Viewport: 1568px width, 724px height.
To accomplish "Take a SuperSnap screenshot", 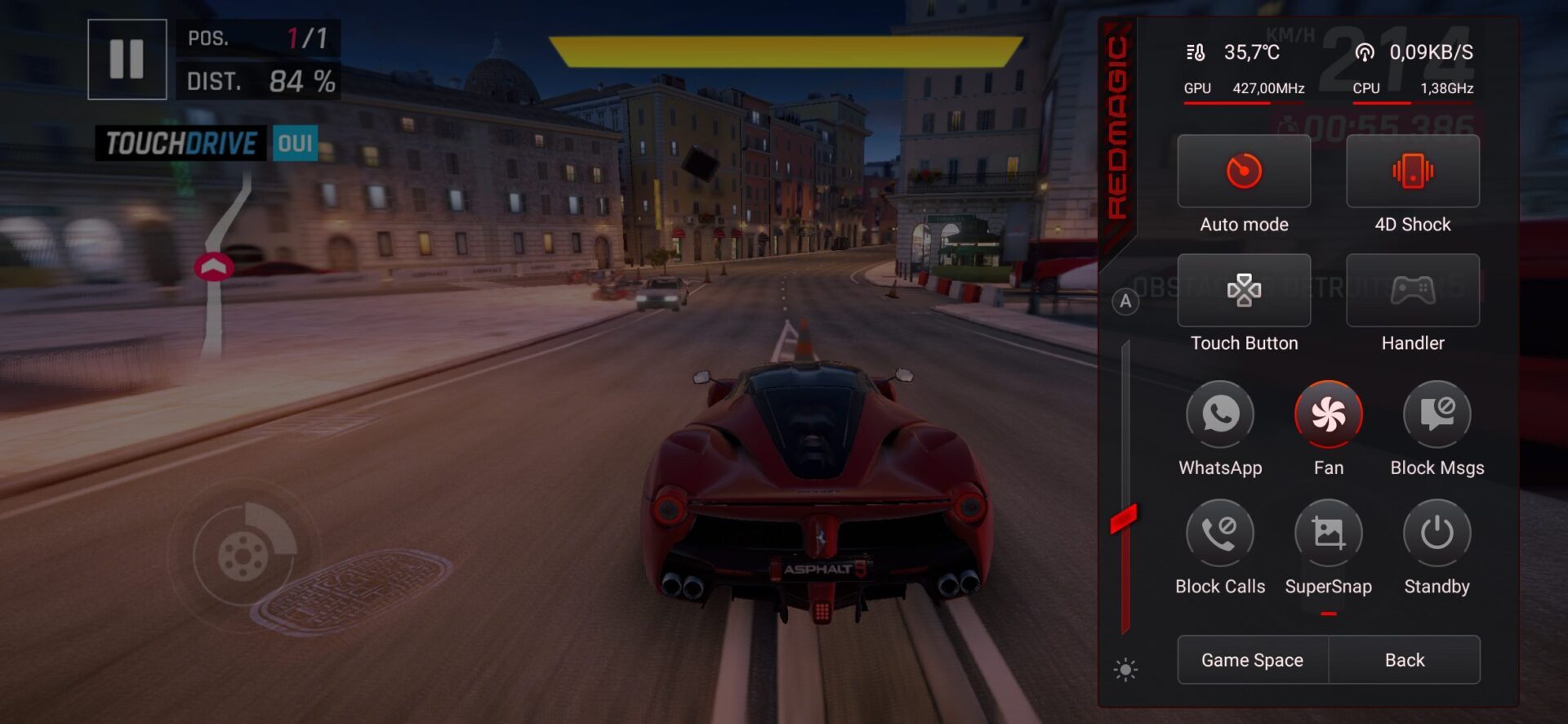I will click(x=1328, y=533).
